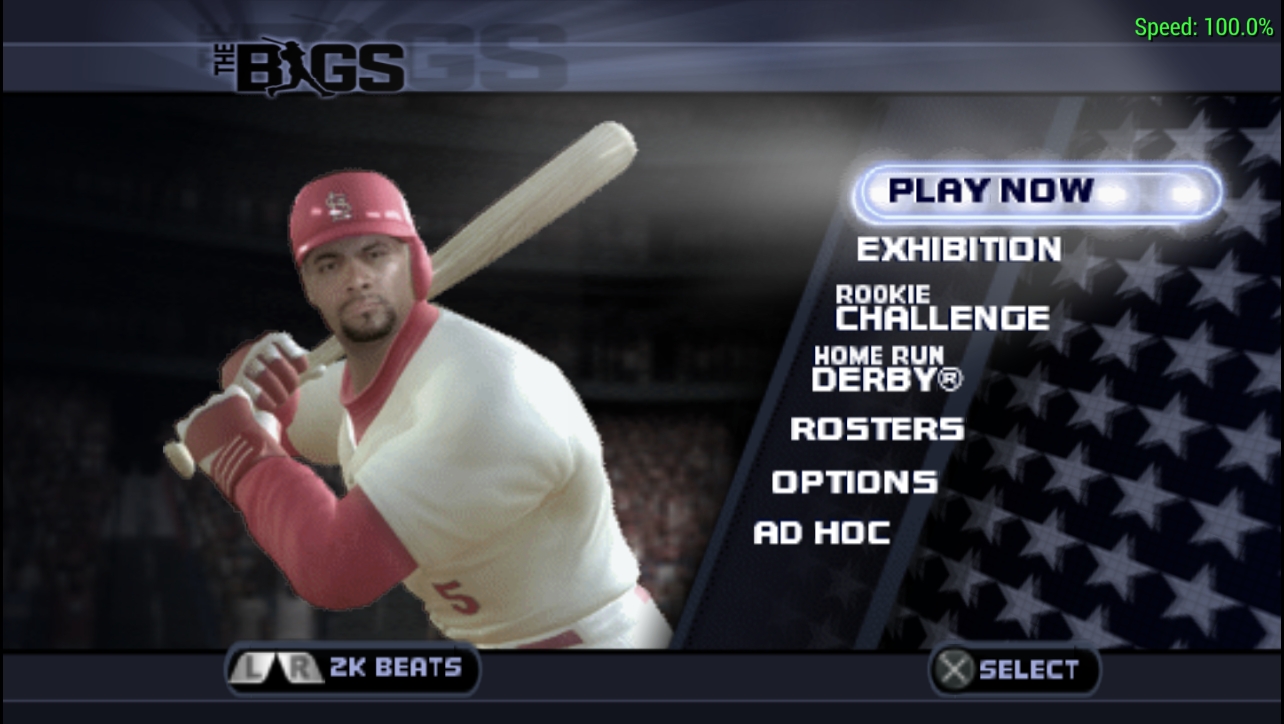
Task: Open the Rosters menu
Action: pyautogui.click(x=877, y=429)
